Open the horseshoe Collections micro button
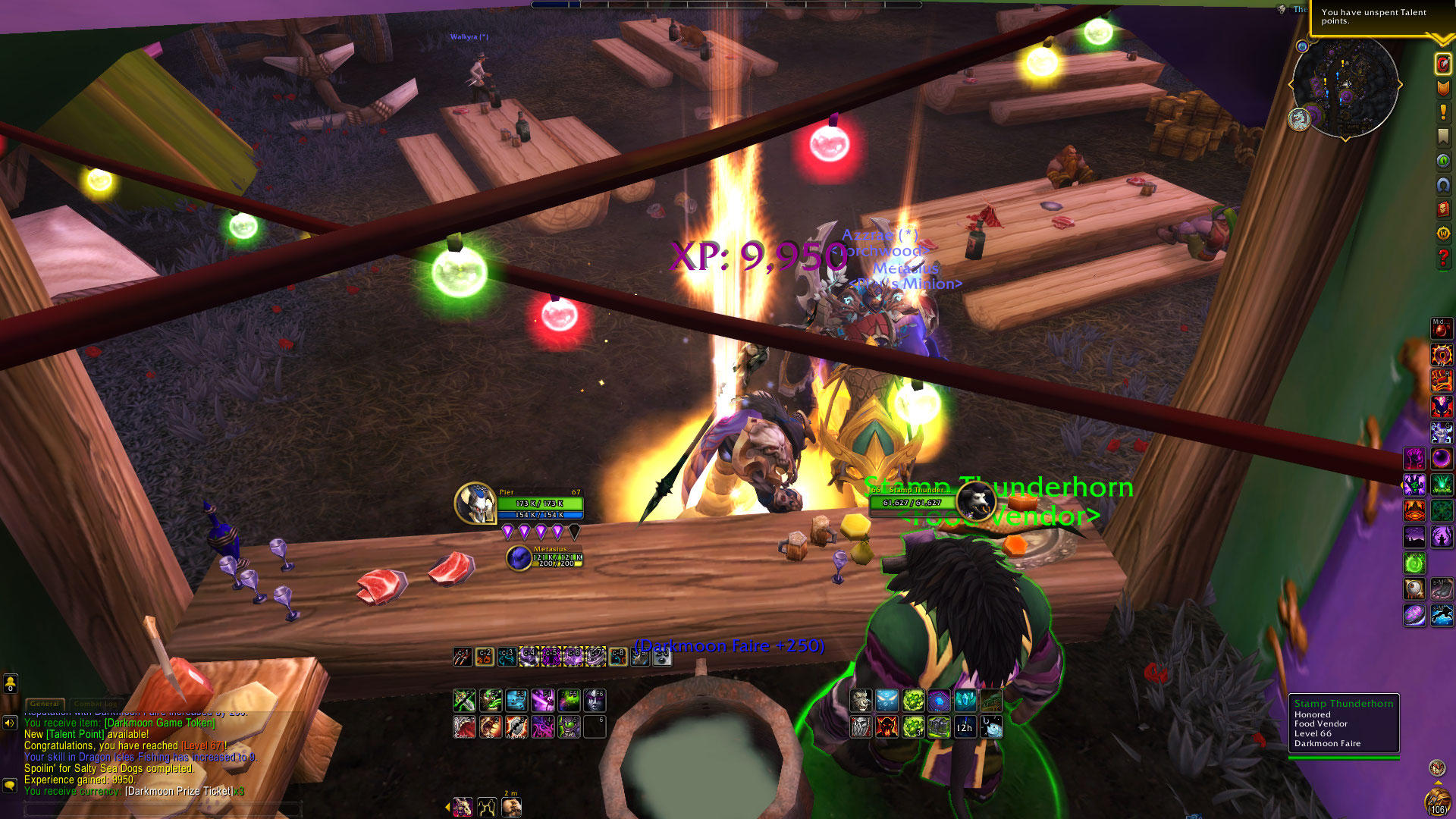 click(x=1442, y=185)
